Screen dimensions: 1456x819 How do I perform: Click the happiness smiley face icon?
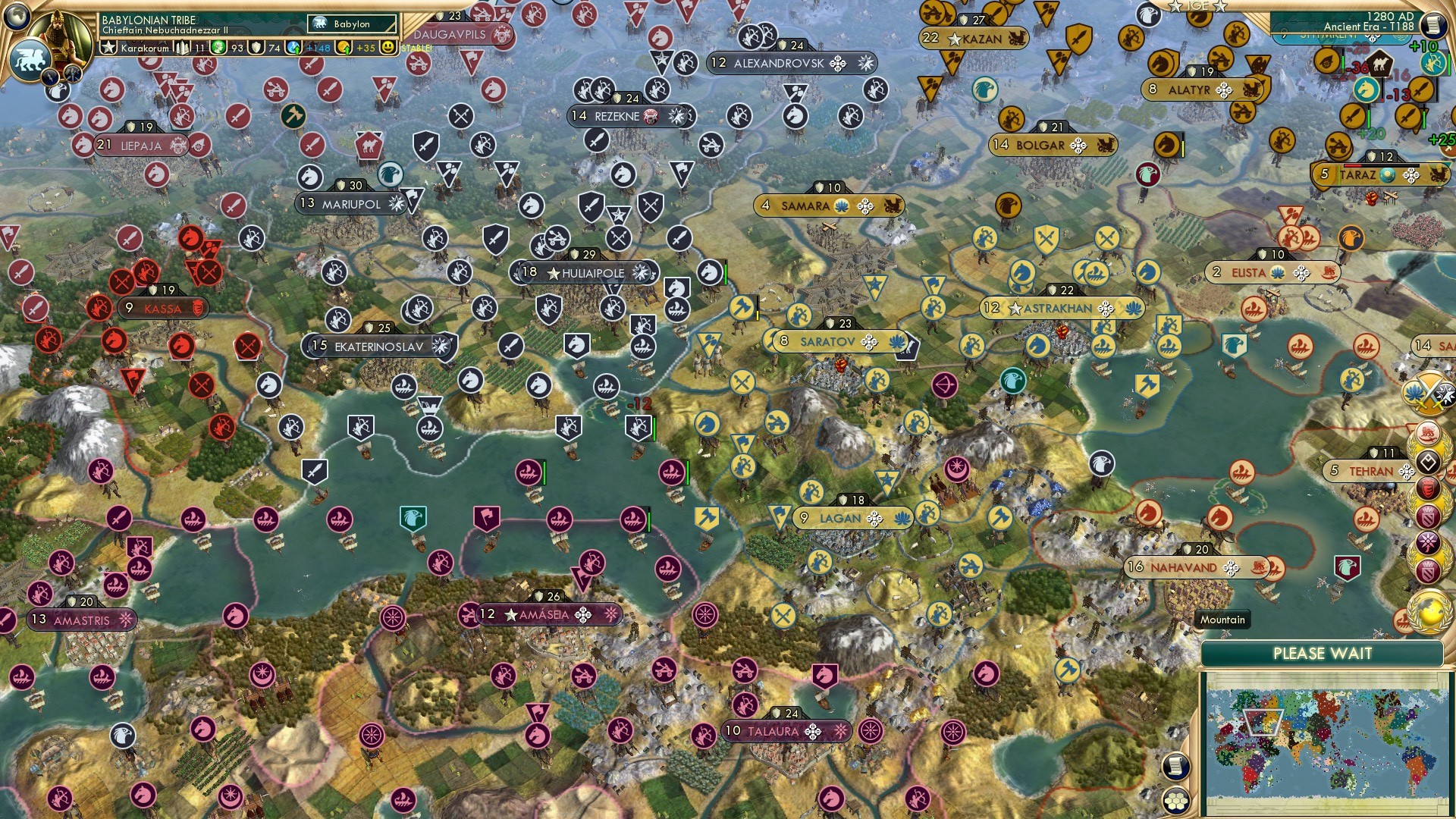tap(387, 48)
